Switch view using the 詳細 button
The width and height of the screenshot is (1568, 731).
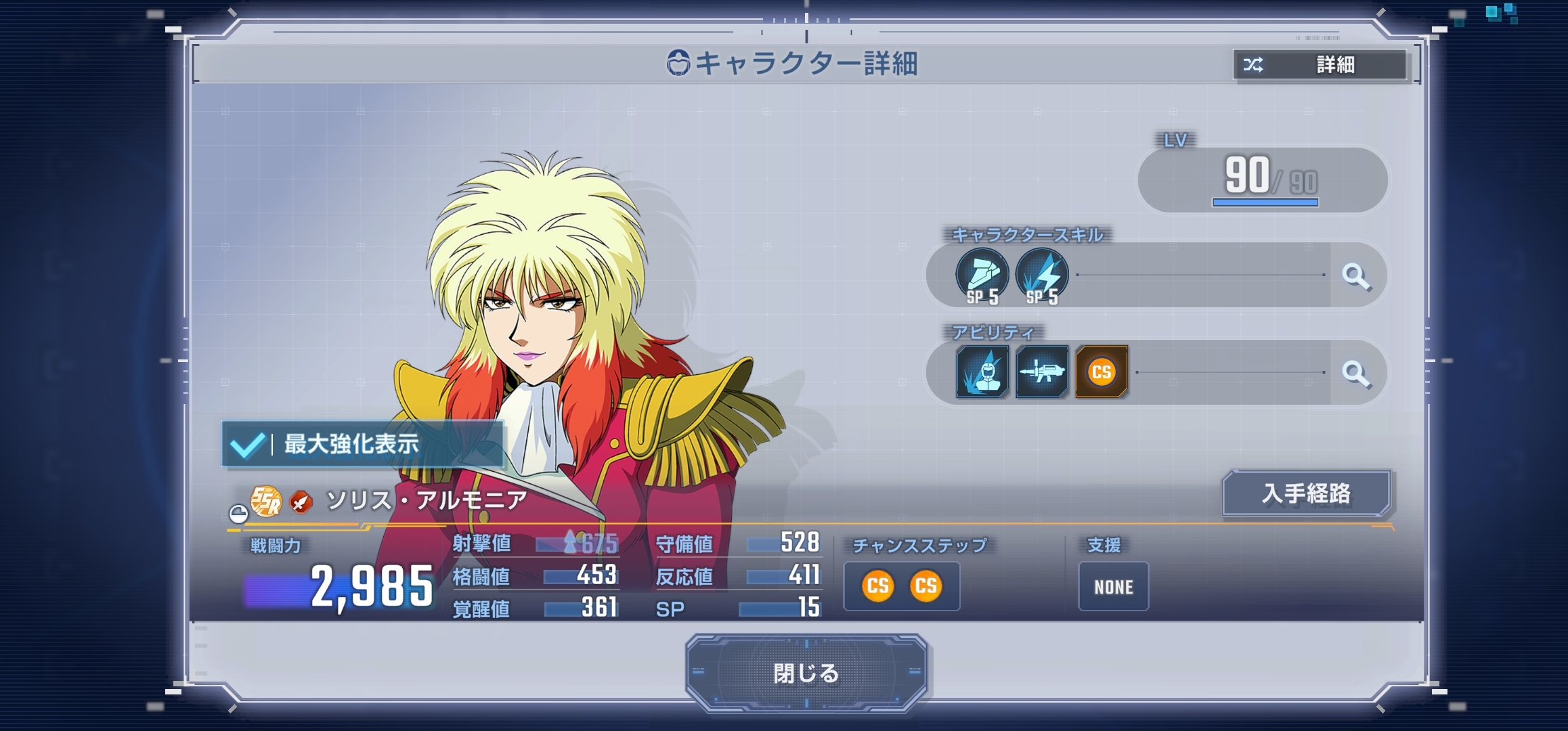coord(1320,65)
